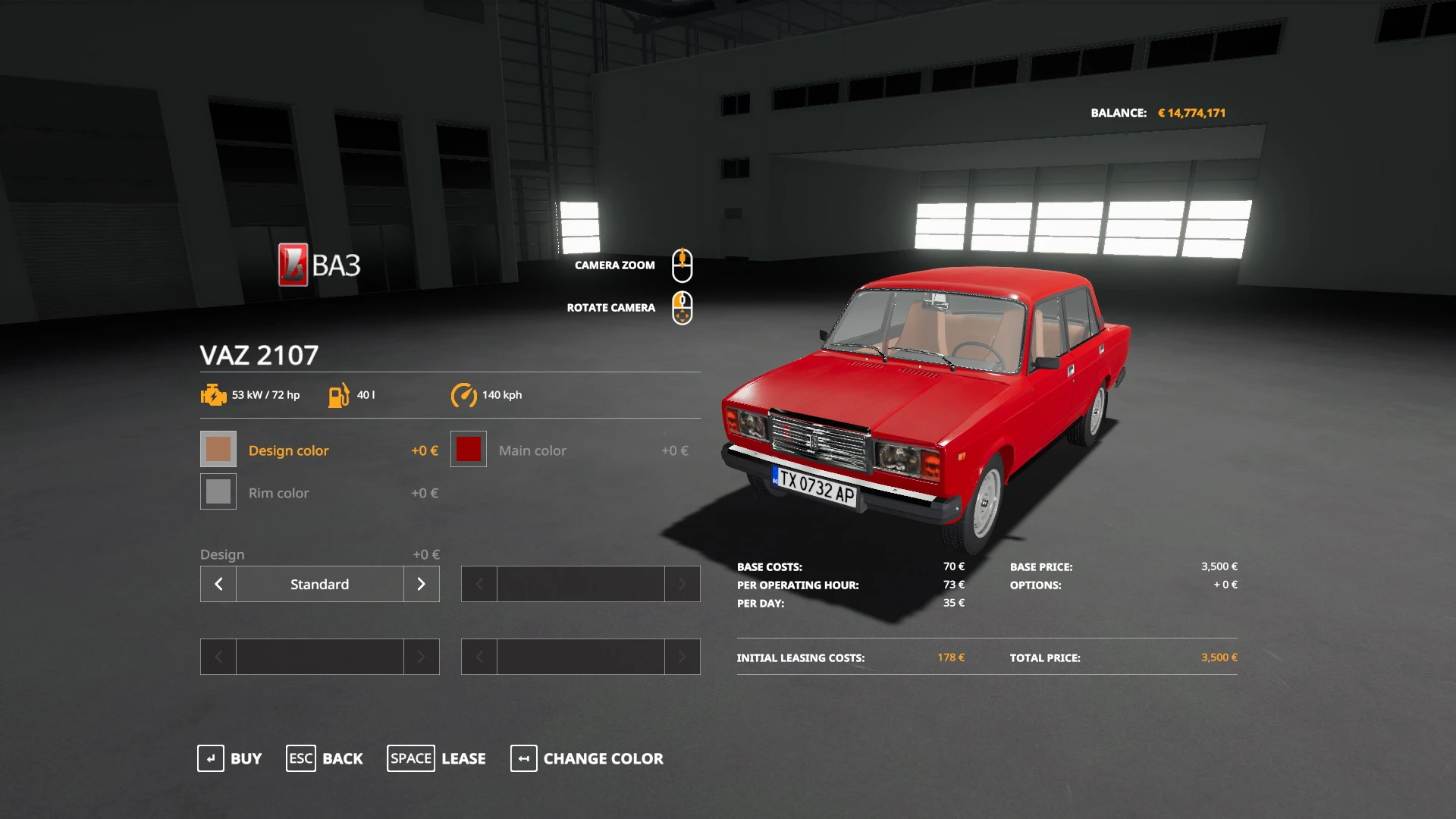The height and width of the screenshot is (819, 1456).
Task: Buy the VAZ 2107
Action: pos(230,758)
